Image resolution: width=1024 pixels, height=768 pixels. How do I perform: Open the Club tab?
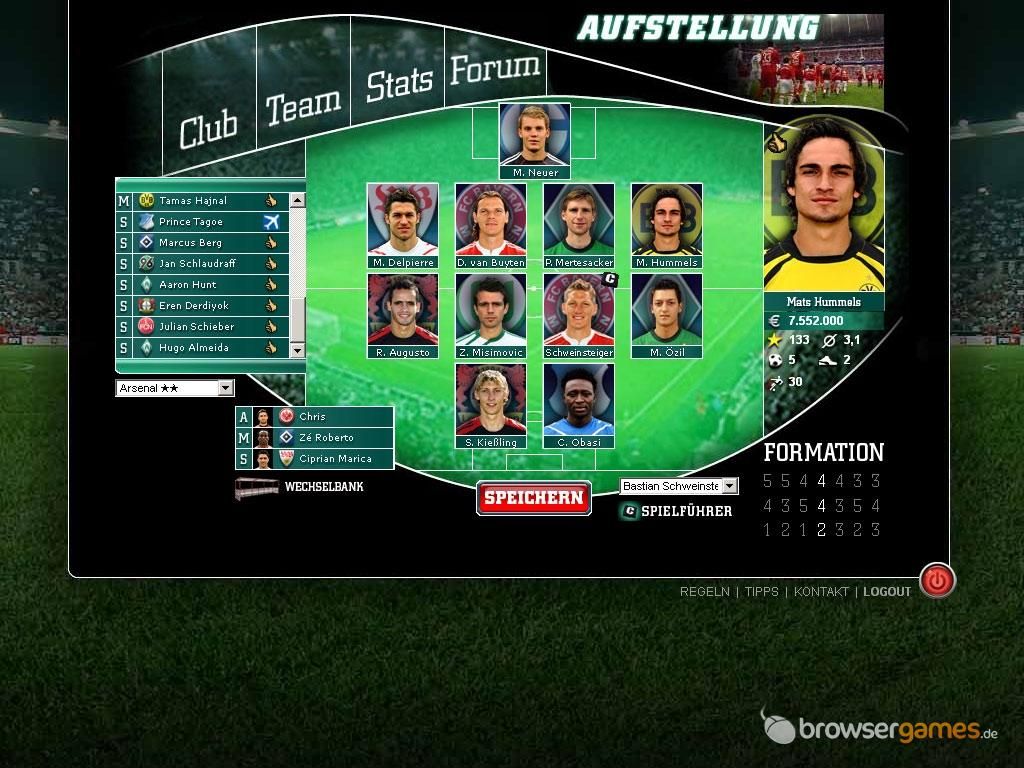pos(209,129)
